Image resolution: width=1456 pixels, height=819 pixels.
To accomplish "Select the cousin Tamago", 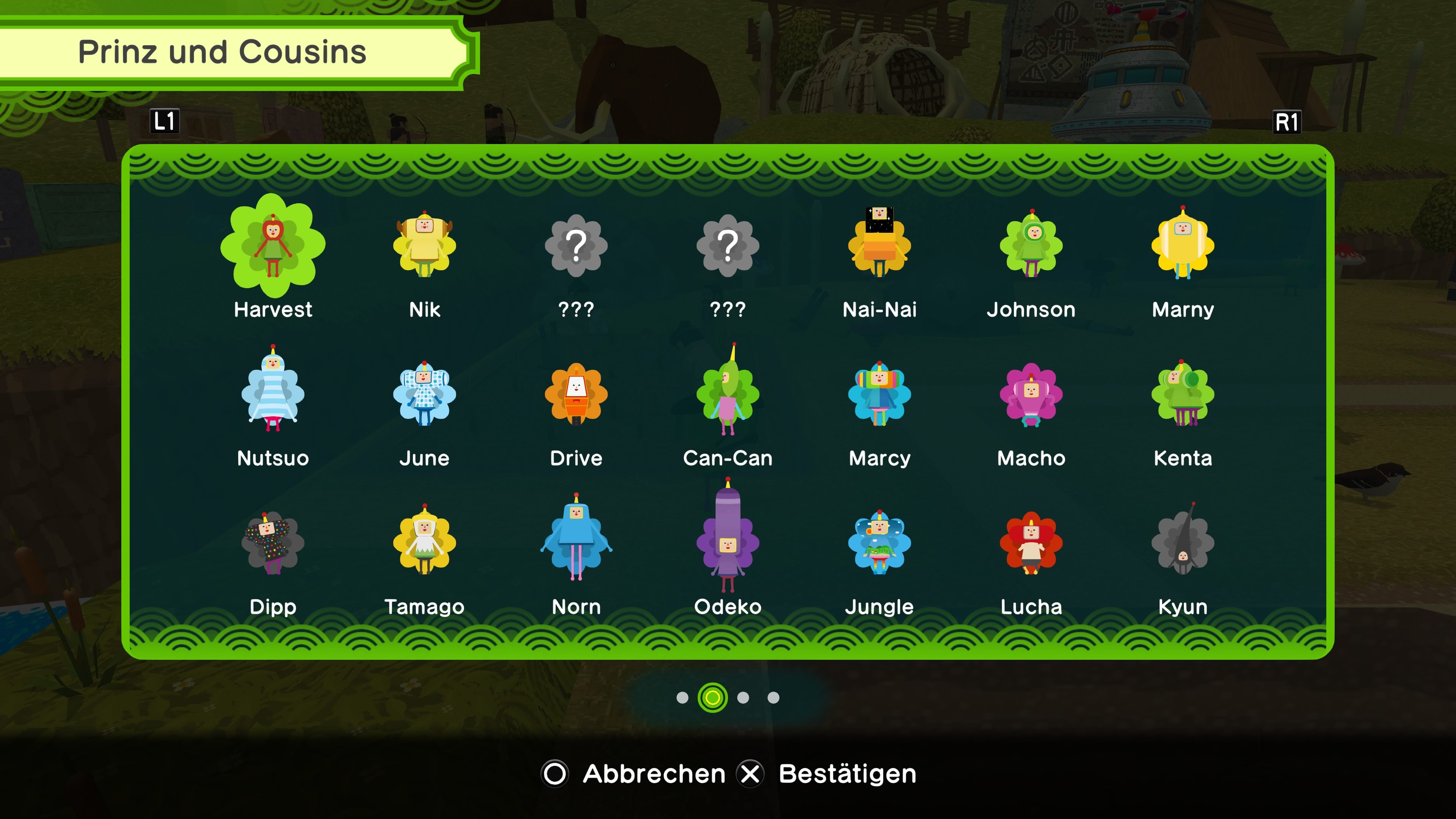I will tap(424, 544).
